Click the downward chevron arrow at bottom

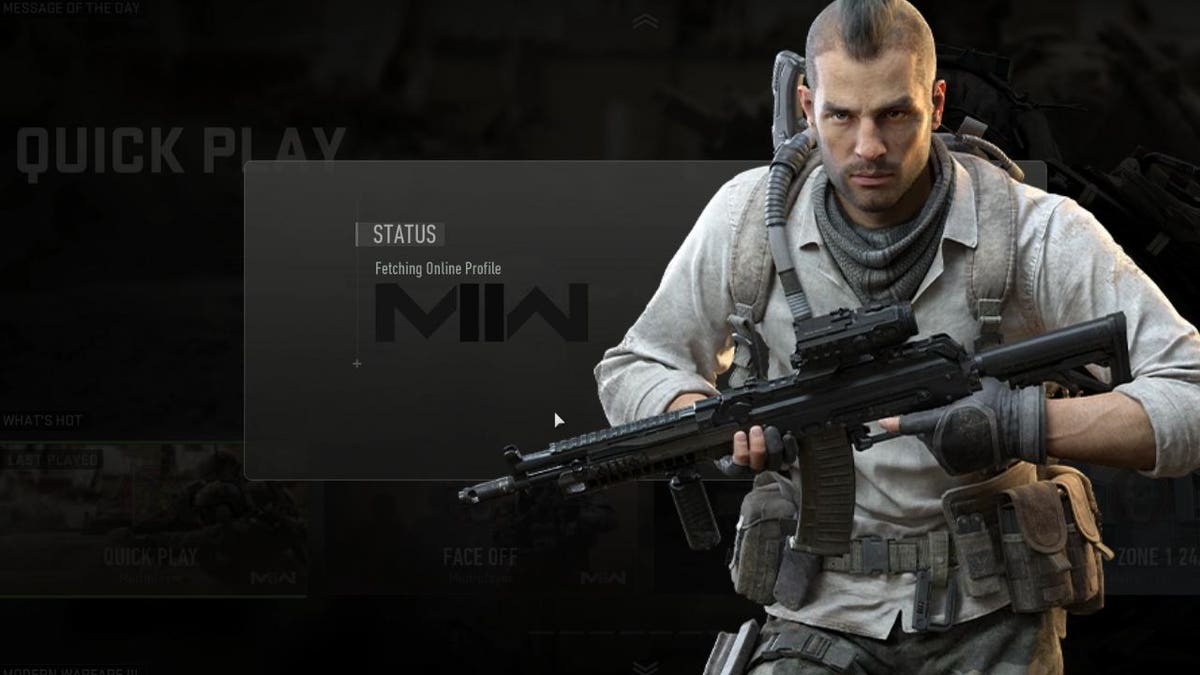pos(645,666)
